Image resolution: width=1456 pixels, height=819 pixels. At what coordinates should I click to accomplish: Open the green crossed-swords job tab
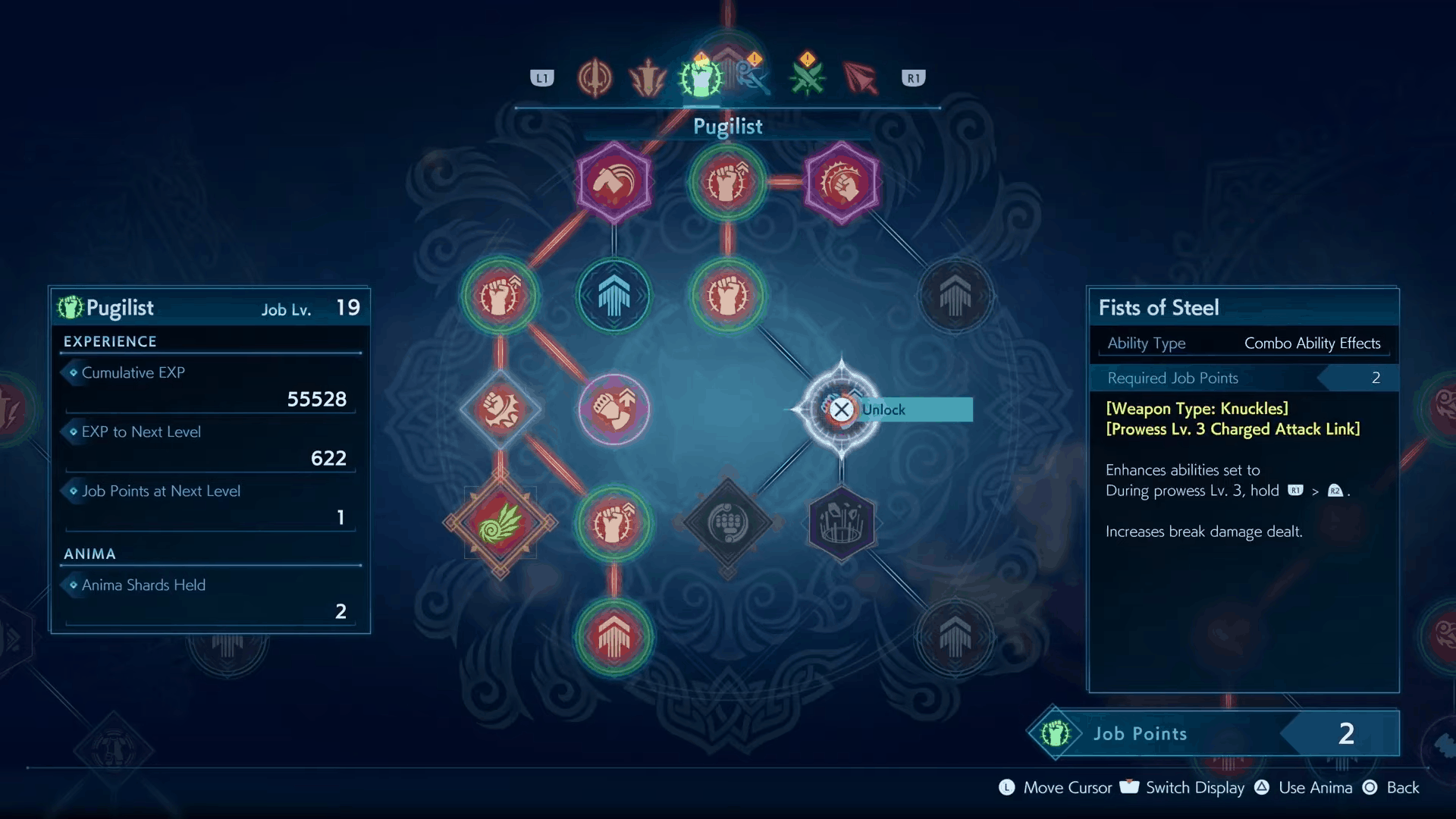(x=807, y=77)
